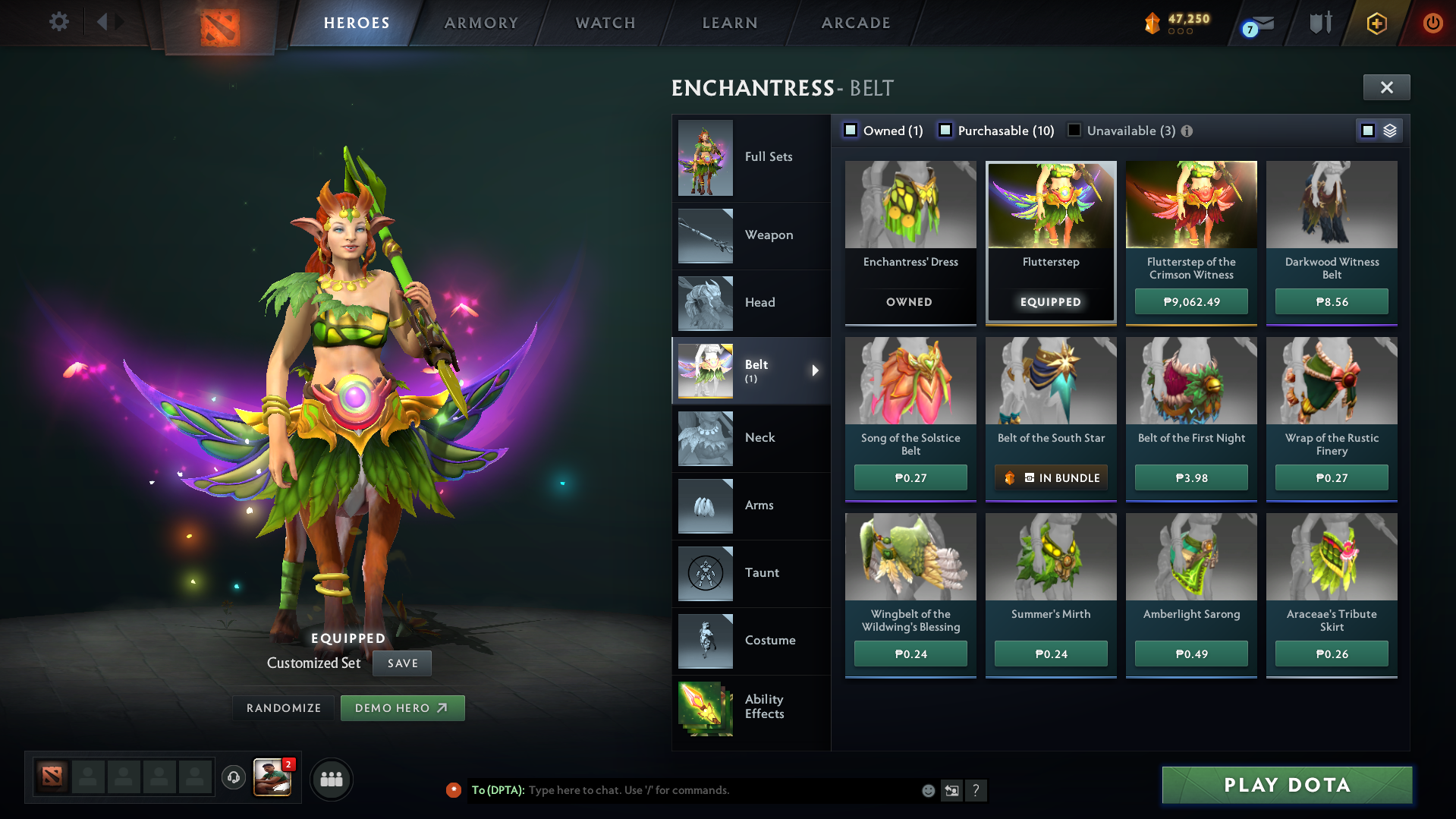The image size is (1456, 819).
Task: Click the layered stack icon above the item grid
Action: pos(1389,130)
